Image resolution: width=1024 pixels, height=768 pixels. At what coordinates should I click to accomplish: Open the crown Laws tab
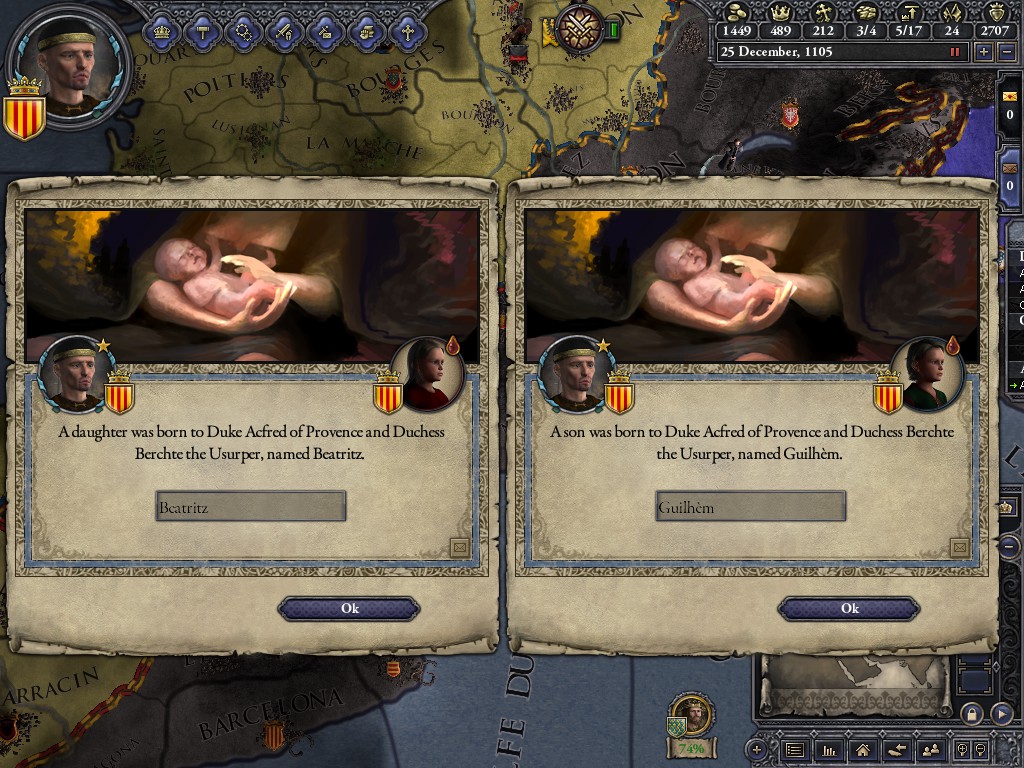pyautogui.click(x=162, y=31)
